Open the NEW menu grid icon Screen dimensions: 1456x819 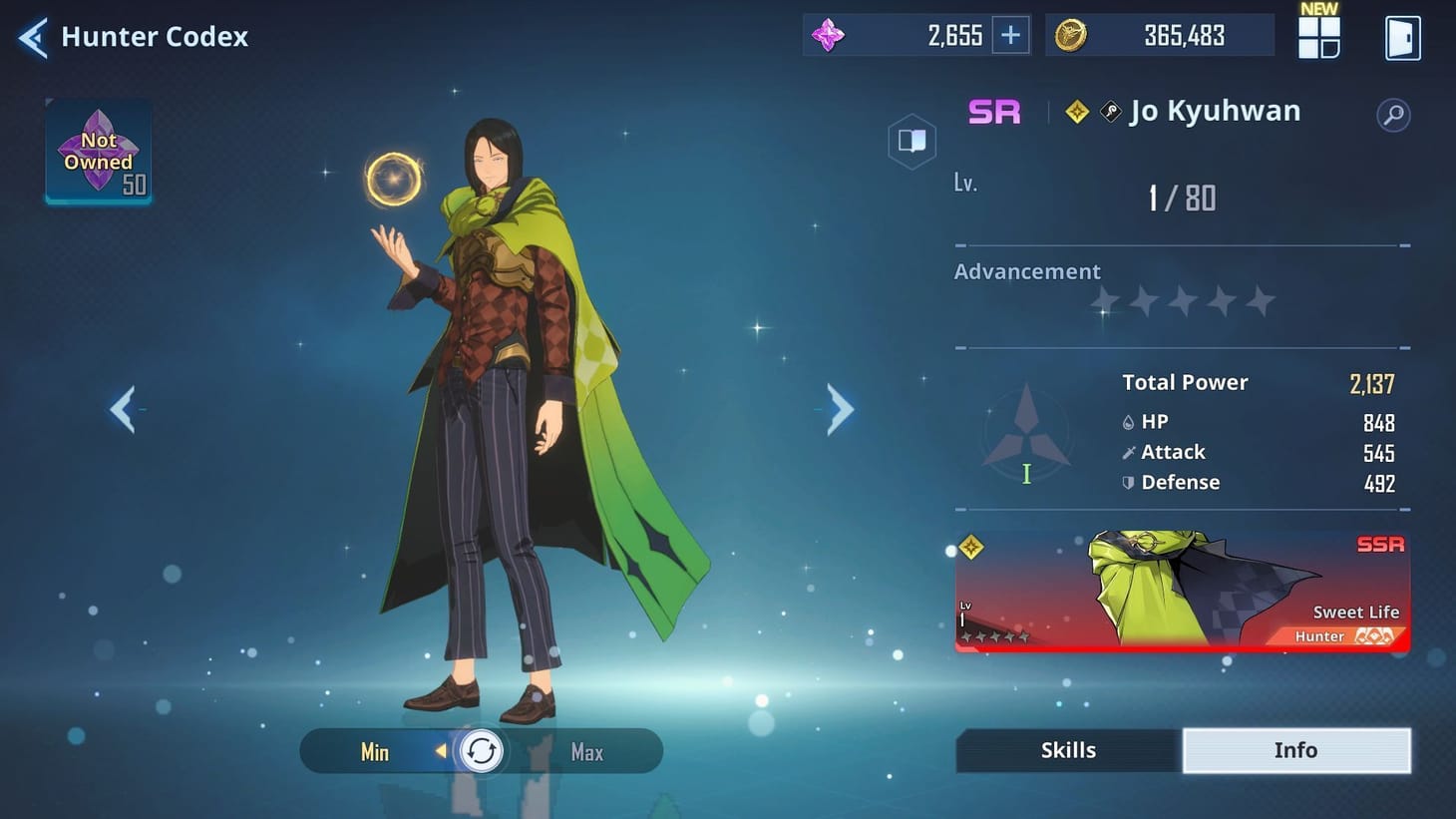tap(1318, 36)
